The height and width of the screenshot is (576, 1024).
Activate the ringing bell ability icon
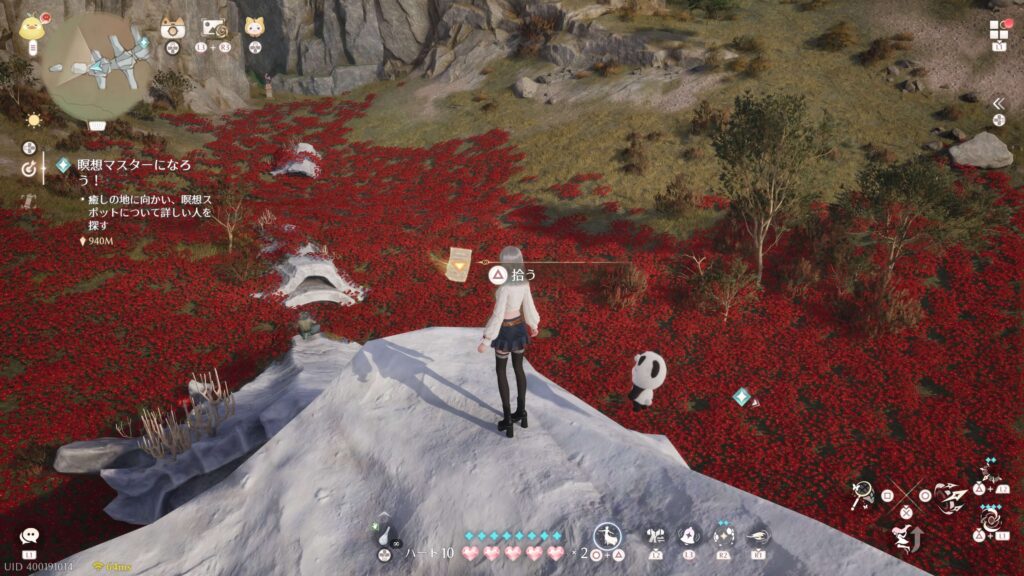(x=690, y=535)
